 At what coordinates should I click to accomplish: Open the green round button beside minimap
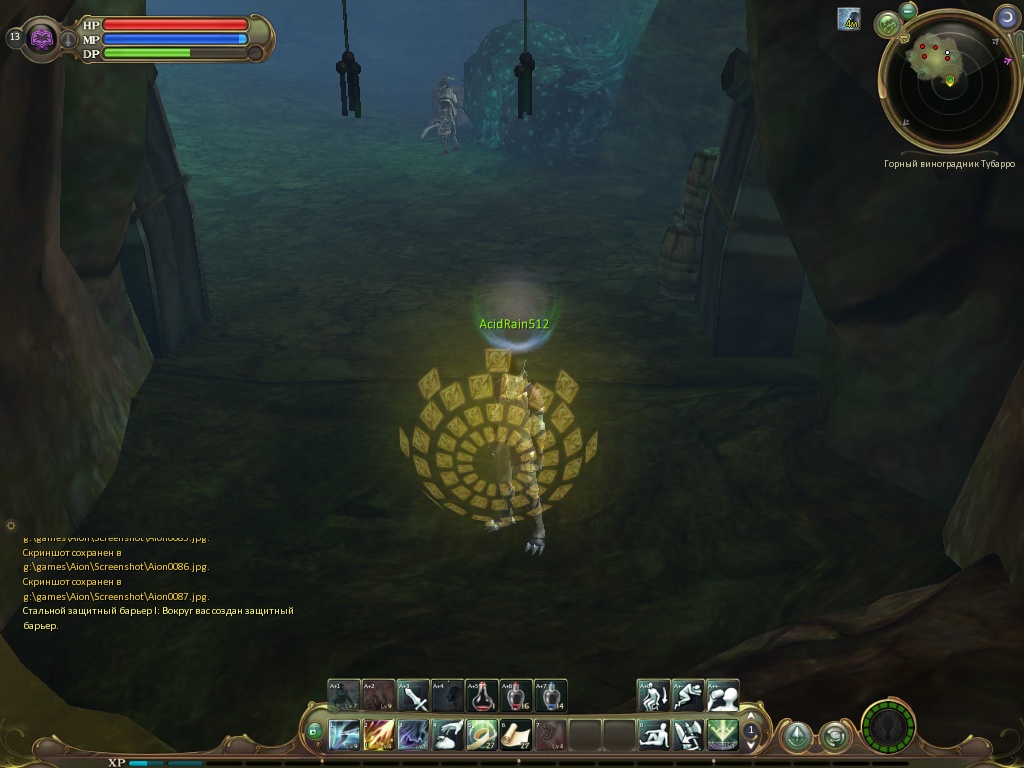(887, 25)
